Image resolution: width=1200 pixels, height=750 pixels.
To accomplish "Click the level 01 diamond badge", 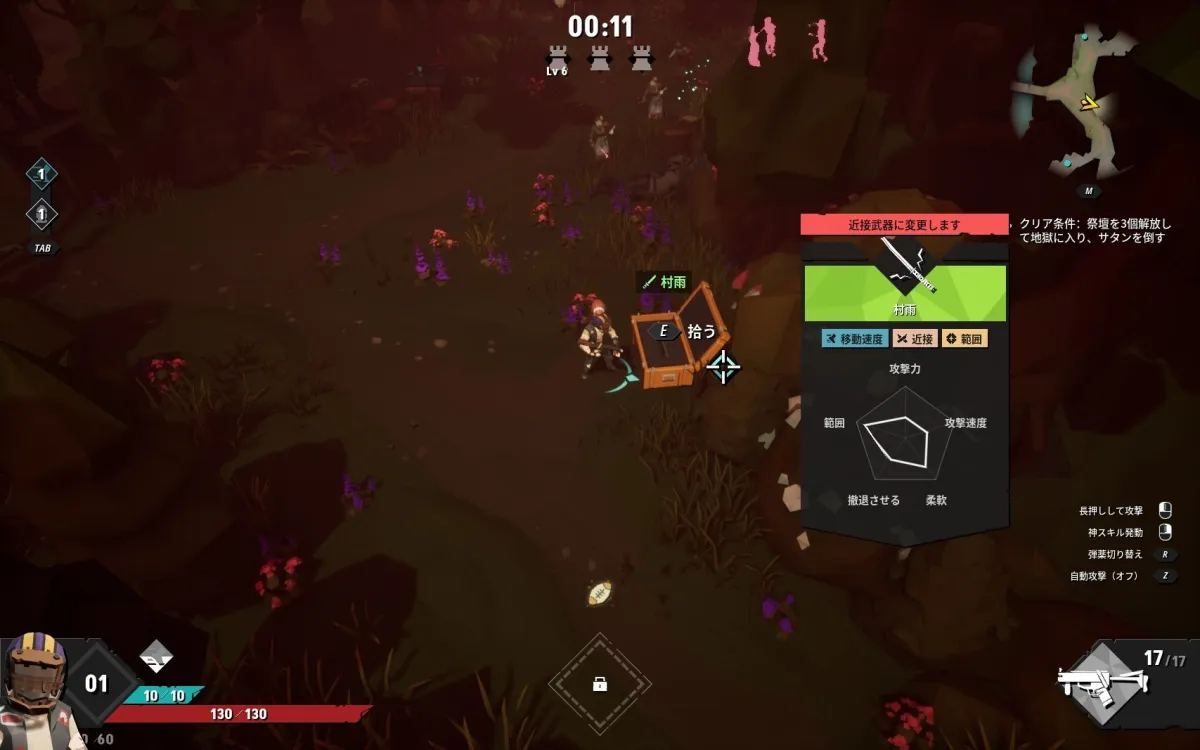I will (95, 684).
